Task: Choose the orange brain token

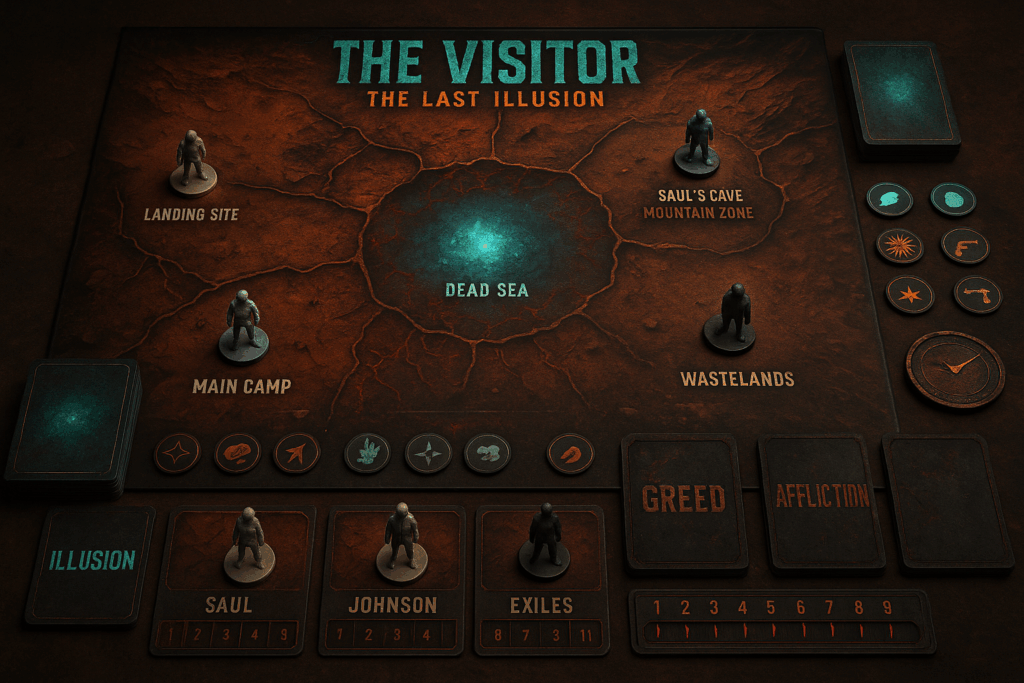Action: point(237,453)
